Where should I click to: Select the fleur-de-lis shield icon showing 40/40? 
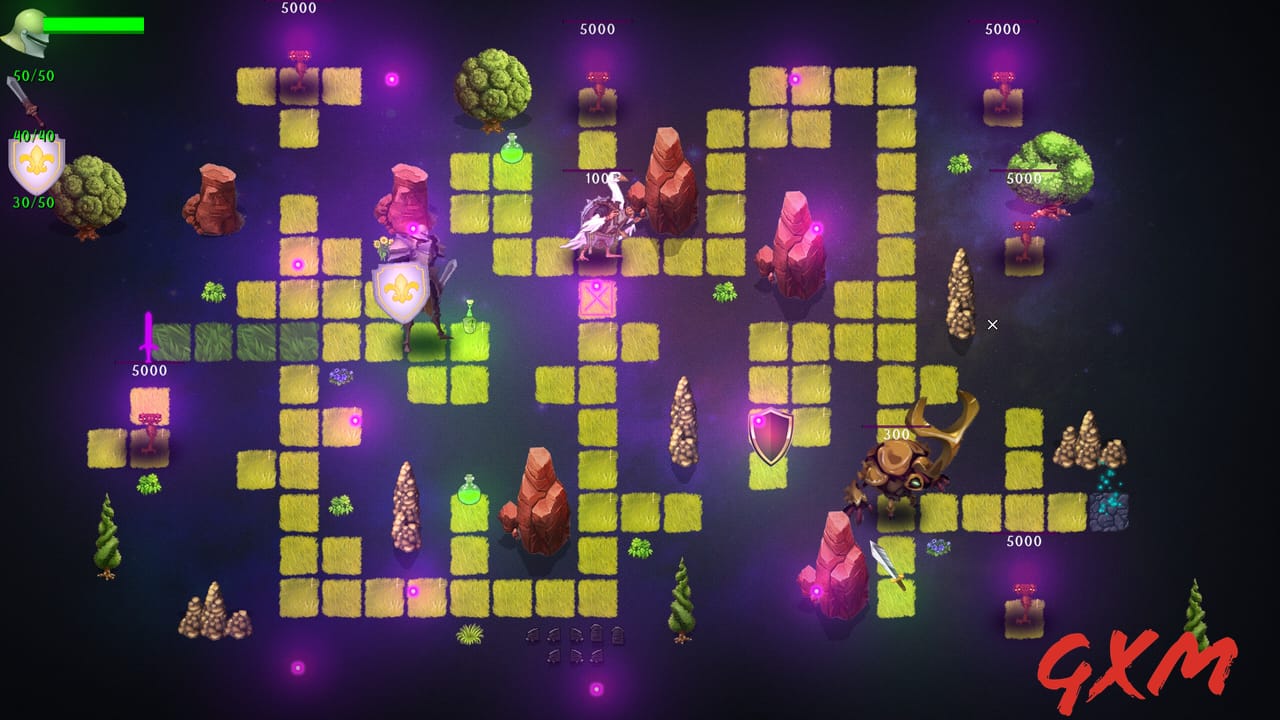(37, 162)
